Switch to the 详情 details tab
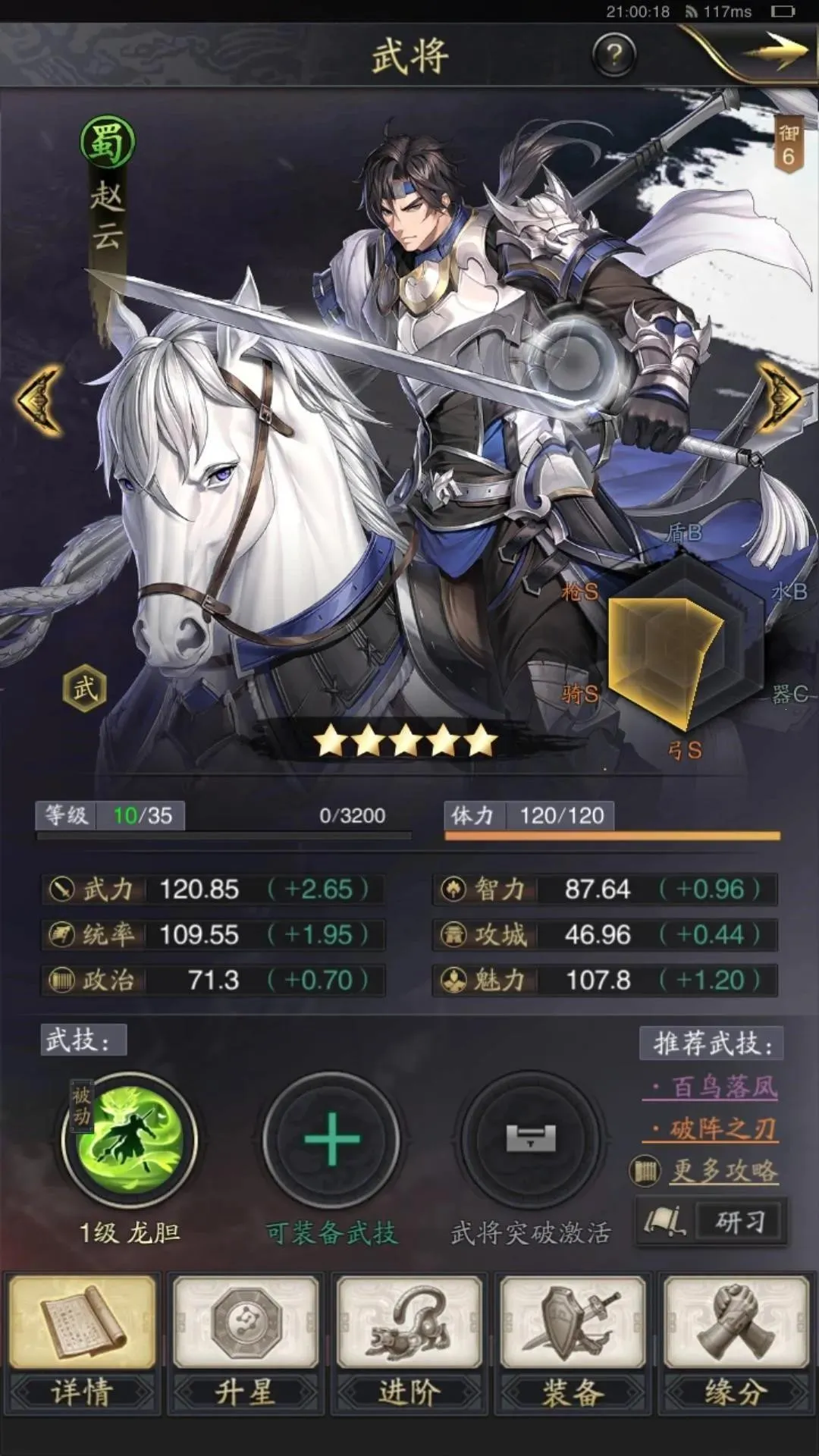This screenshot has width=819, height=1456. tap(82, 1344)
